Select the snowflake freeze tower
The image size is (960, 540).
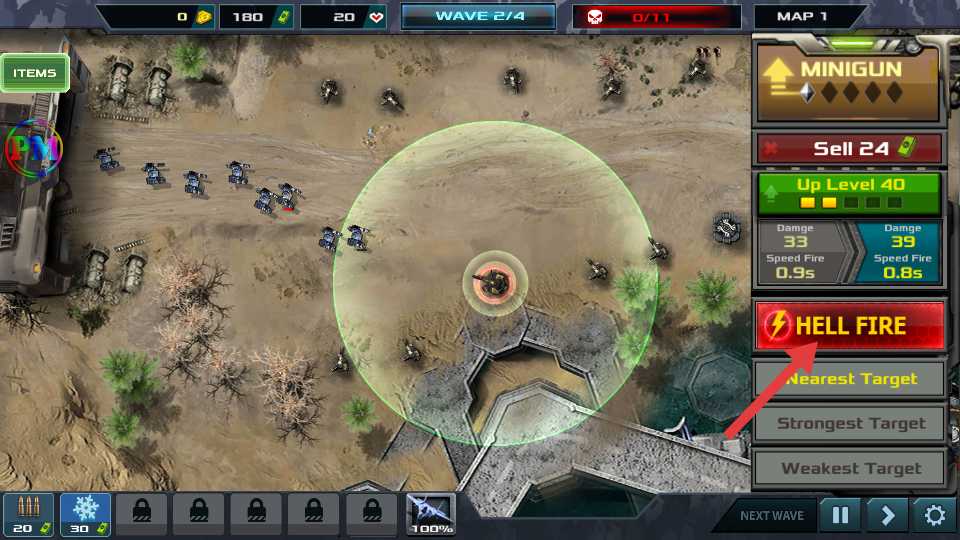[x=85, y=514]
